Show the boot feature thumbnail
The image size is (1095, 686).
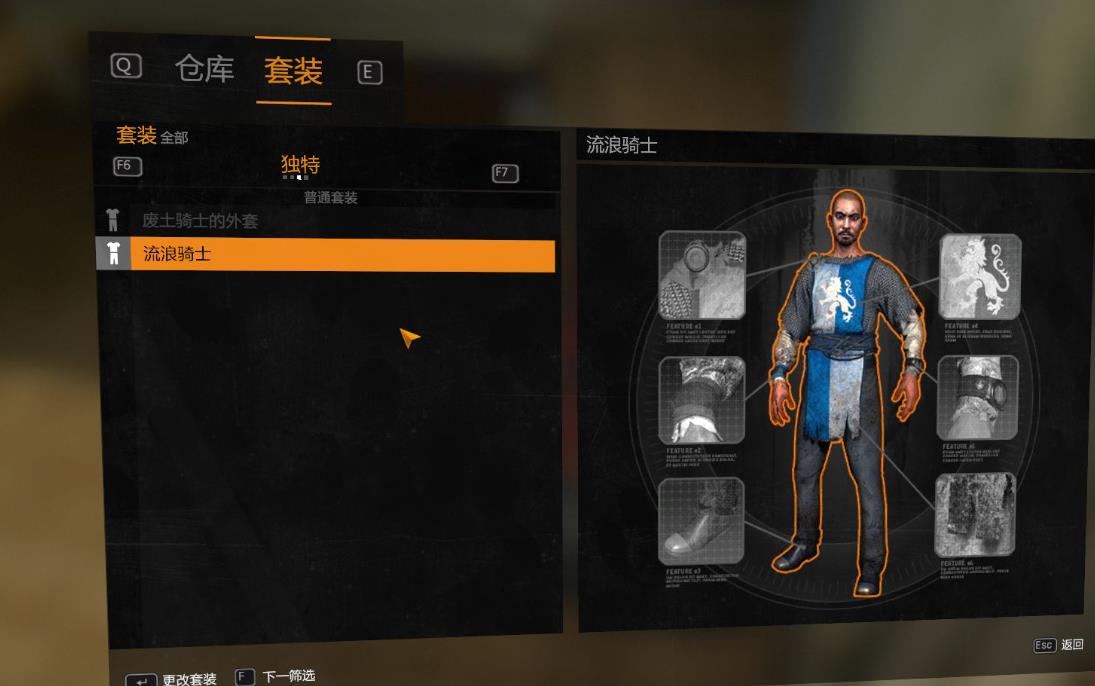(x=701, y=521)
